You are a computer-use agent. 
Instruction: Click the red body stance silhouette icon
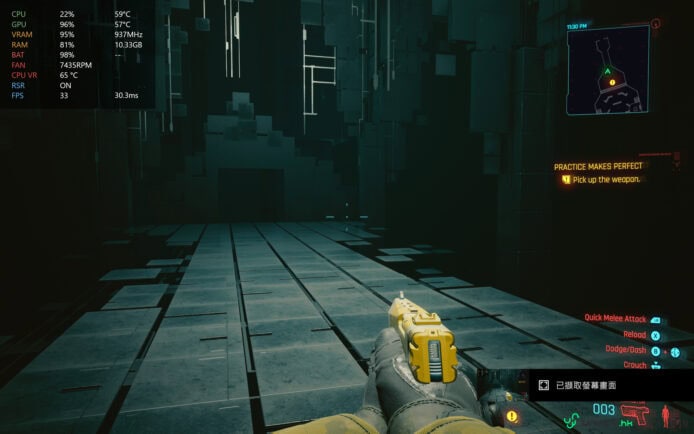(666, 413)
